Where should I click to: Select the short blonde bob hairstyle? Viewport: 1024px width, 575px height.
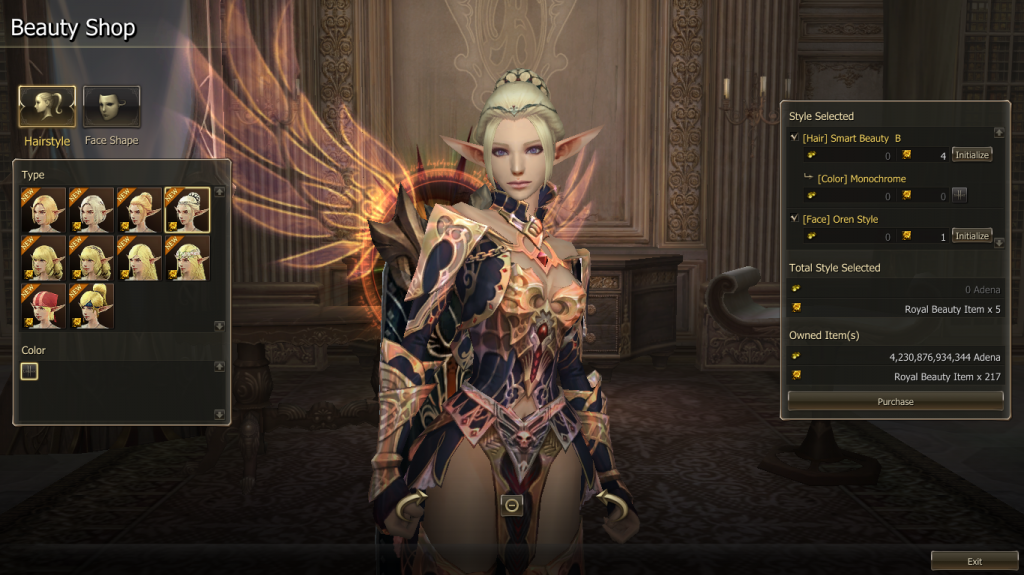click(x=43, y=210)
